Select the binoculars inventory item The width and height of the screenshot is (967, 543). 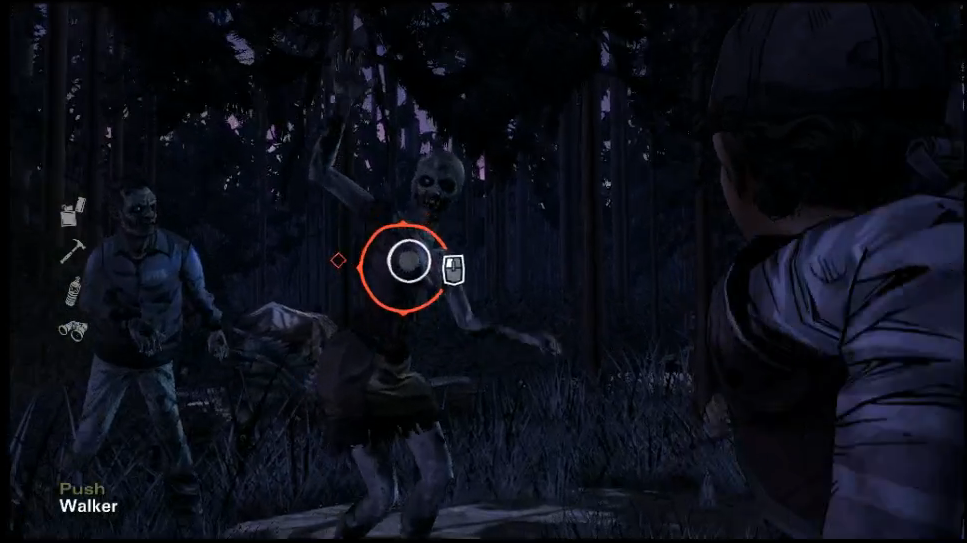72,329
